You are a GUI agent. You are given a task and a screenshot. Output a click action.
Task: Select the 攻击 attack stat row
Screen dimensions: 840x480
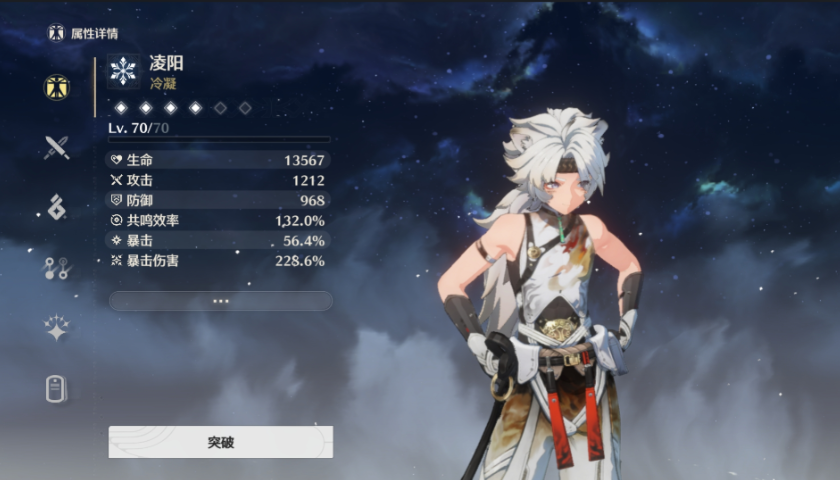click(218, 180)
